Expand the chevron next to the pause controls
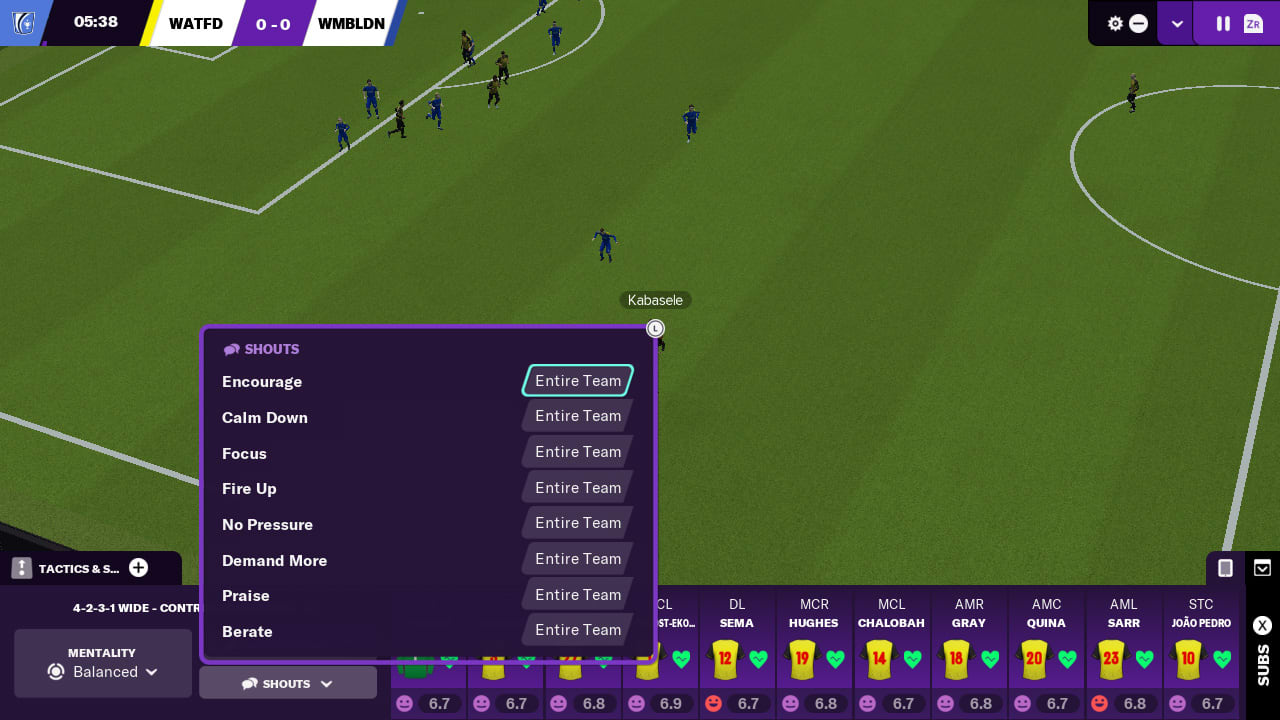1280x720 pixels. (x=1176, y=22)
